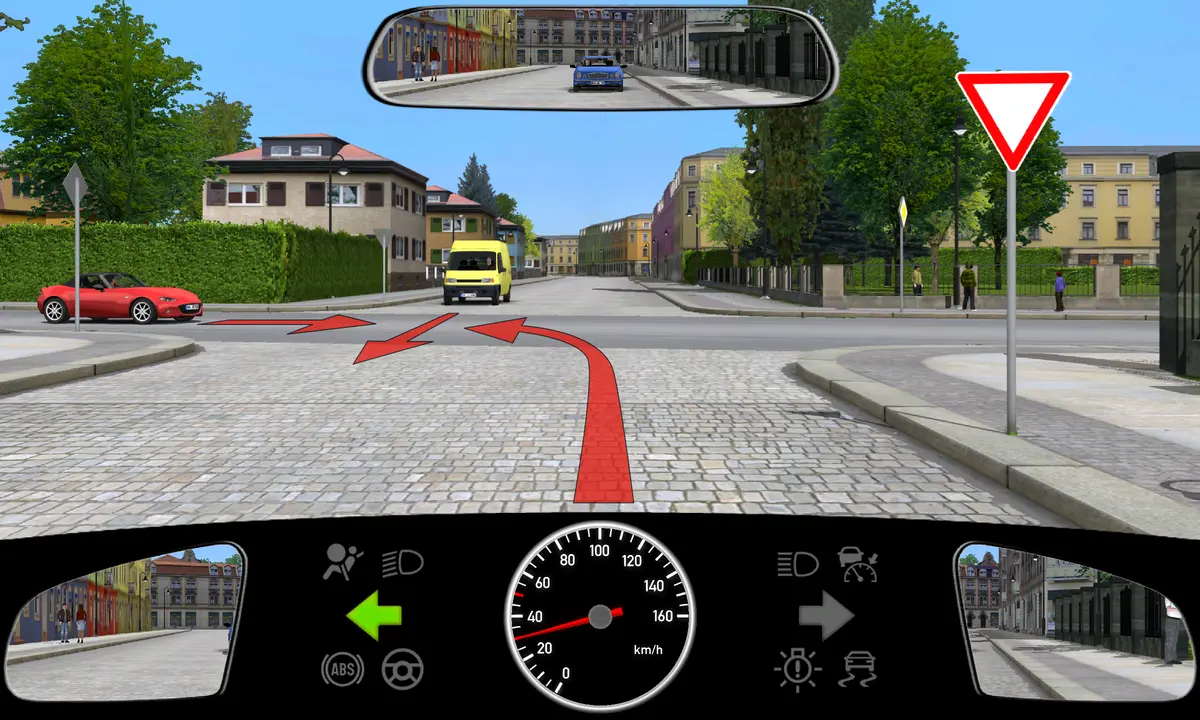
Task: Check the right side mirror
Action: pyautogui.click(x=1074, y=622)
